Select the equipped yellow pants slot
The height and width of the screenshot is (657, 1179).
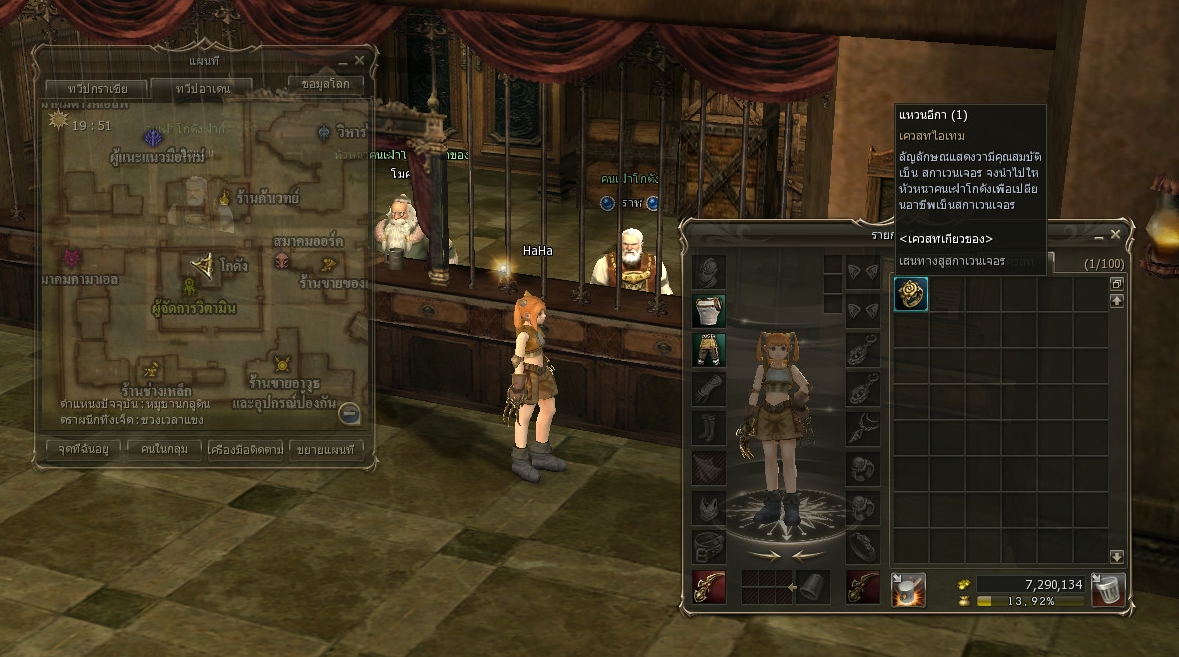(709, 350)
